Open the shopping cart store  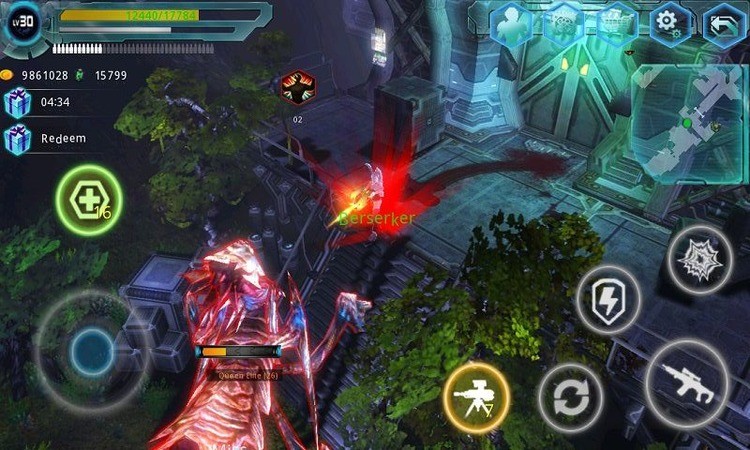tap(617, 23)
